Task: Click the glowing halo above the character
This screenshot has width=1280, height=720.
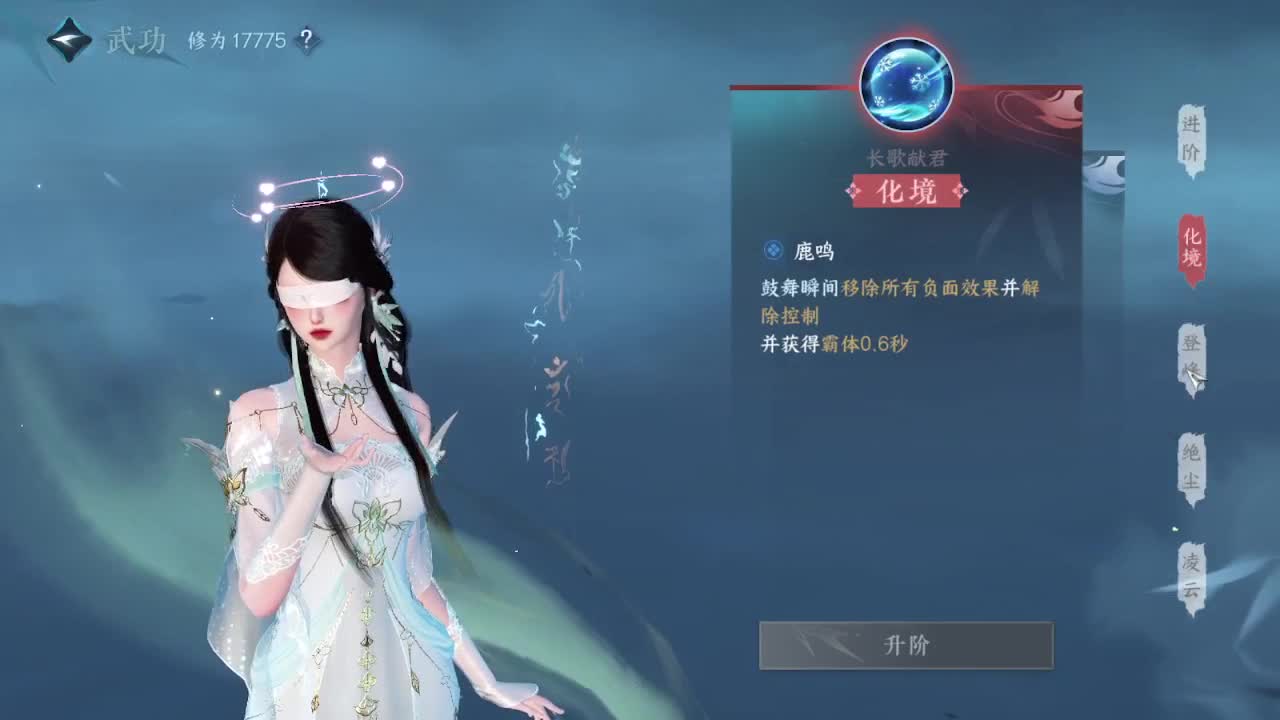Action: (x=320, y=185)
